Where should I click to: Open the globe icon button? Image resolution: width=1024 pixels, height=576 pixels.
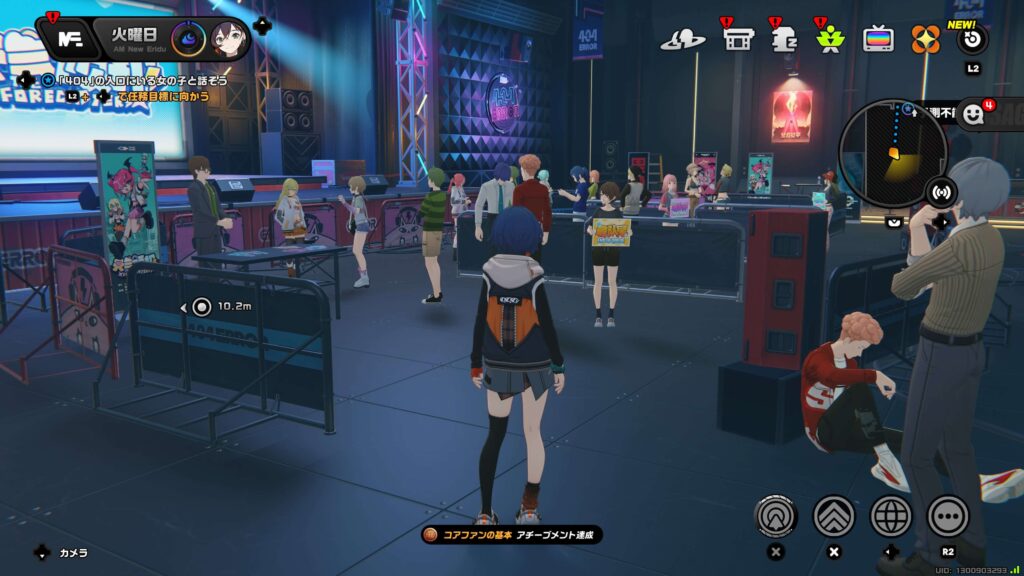[x=891, y=516]
